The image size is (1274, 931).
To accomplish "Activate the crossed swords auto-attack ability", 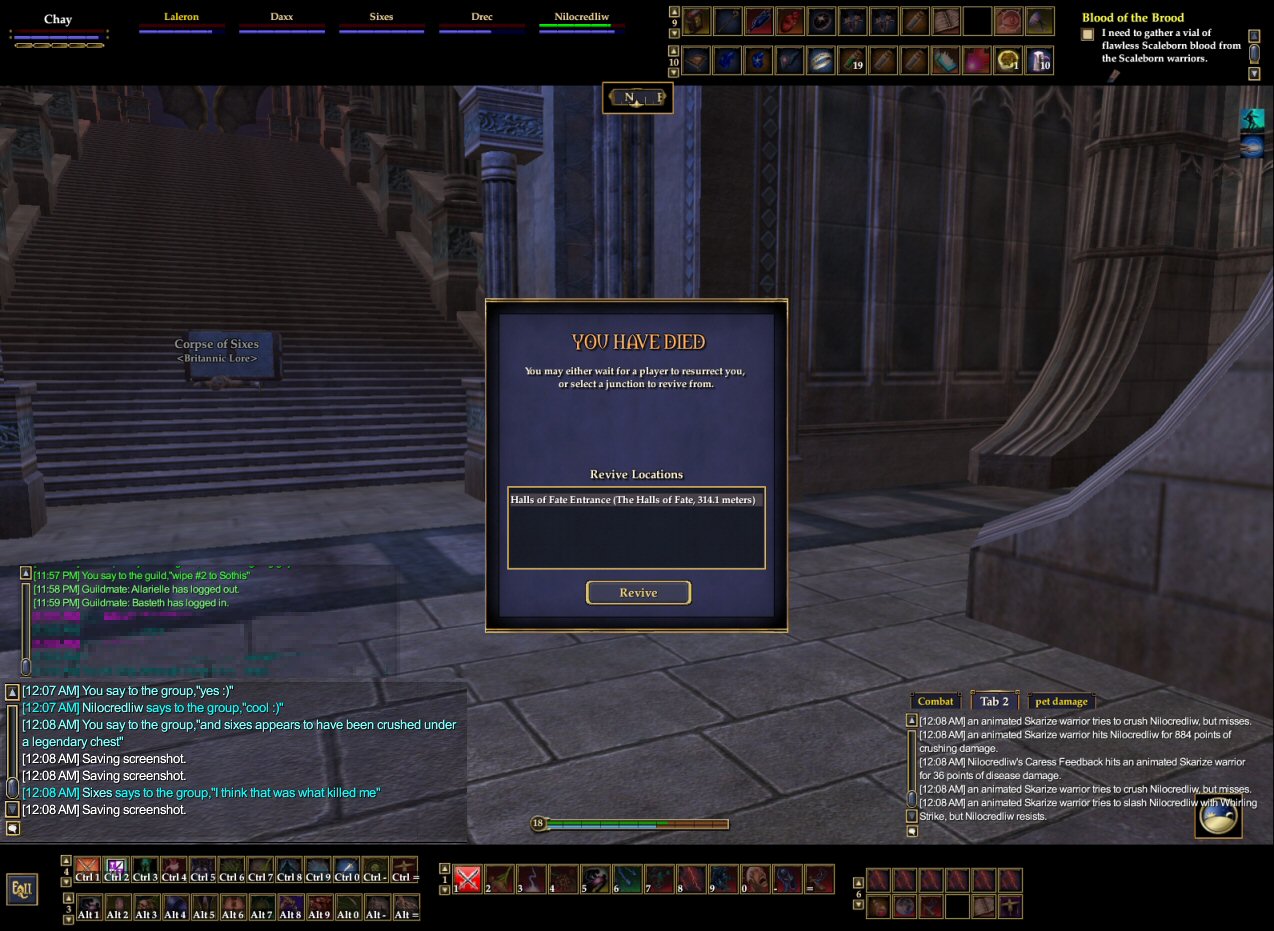I will tap(468, 879).
